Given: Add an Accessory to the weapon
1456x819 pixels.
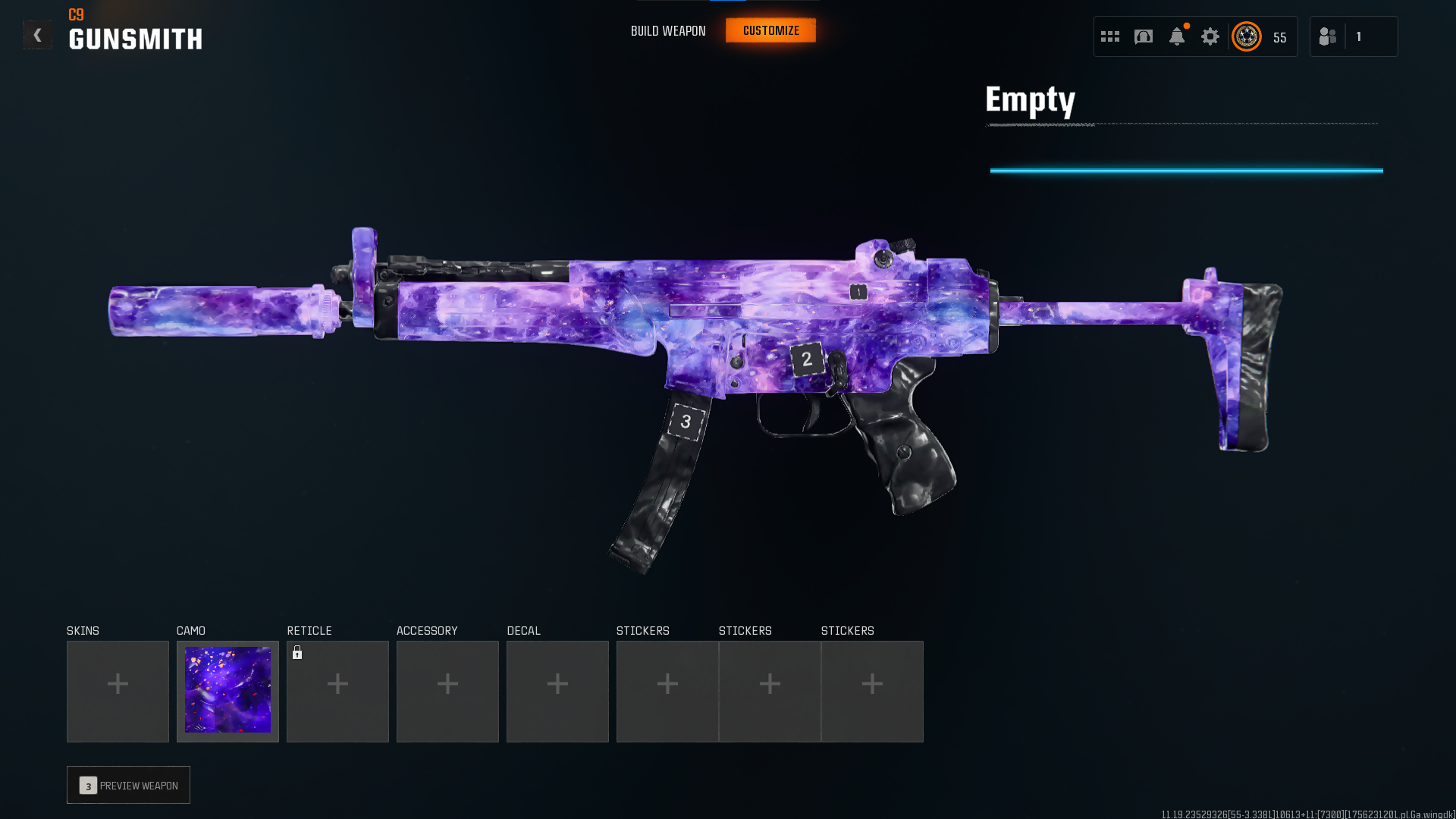Looking at the screenshot, I should (x=447, y=691).
